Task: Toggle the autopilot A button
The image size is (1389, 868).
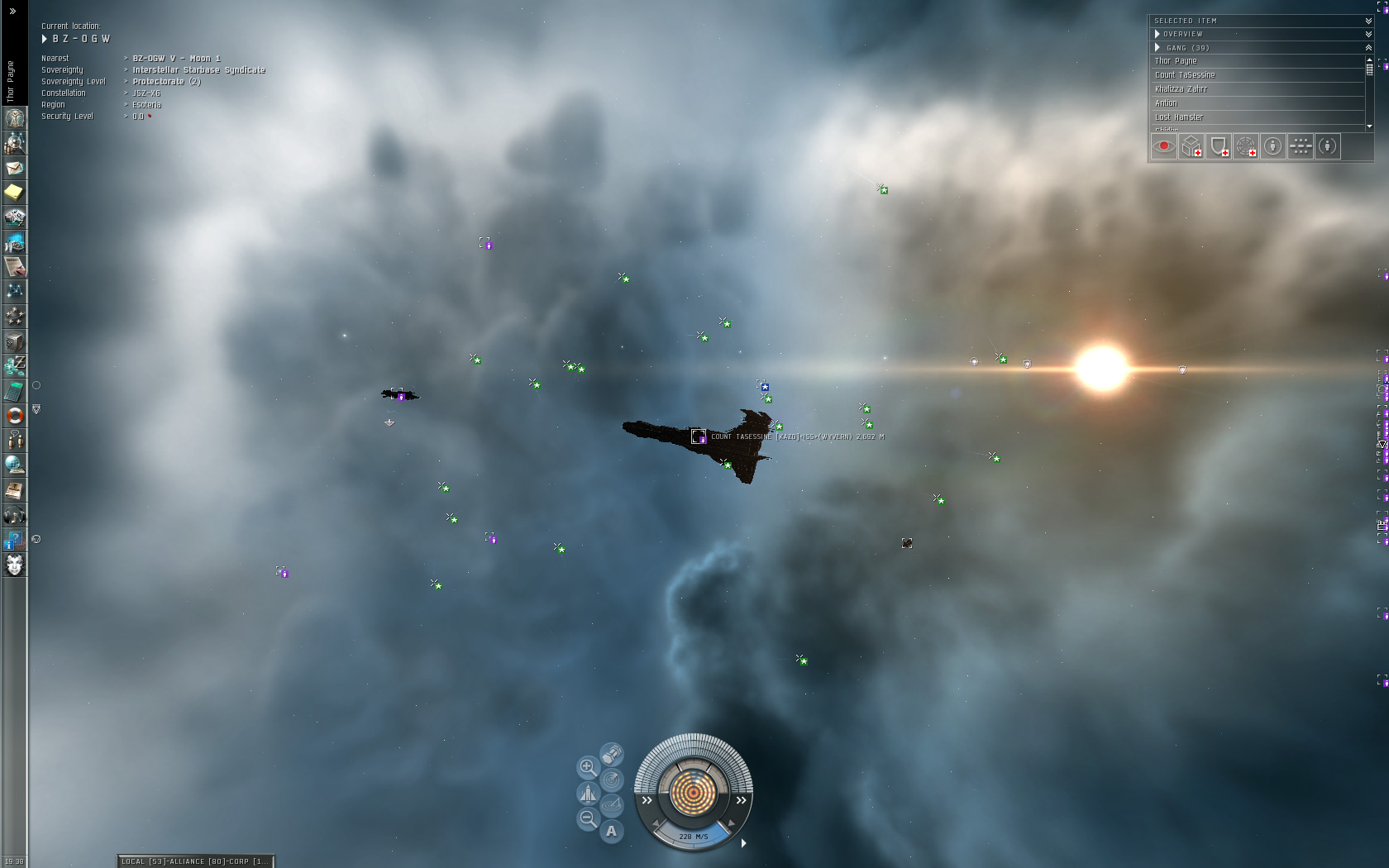Action: (x=611, y=831)
